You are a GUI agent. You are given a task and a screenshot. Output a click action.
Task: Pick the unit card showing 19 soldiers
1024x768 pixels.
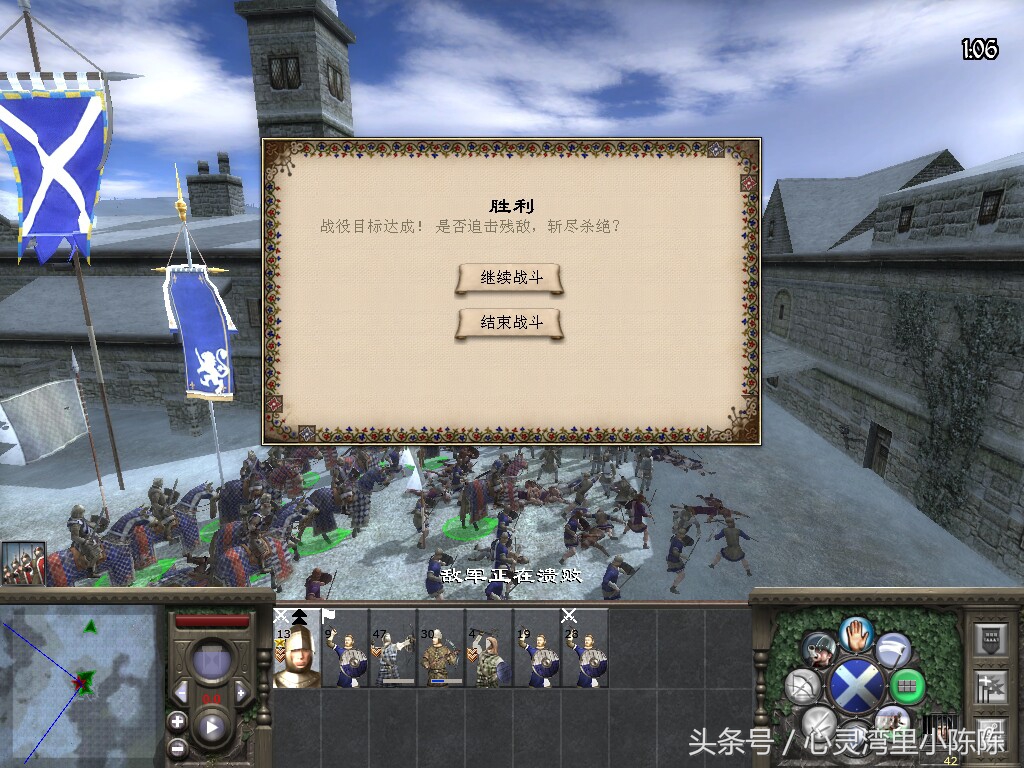[x=537, y=648]
